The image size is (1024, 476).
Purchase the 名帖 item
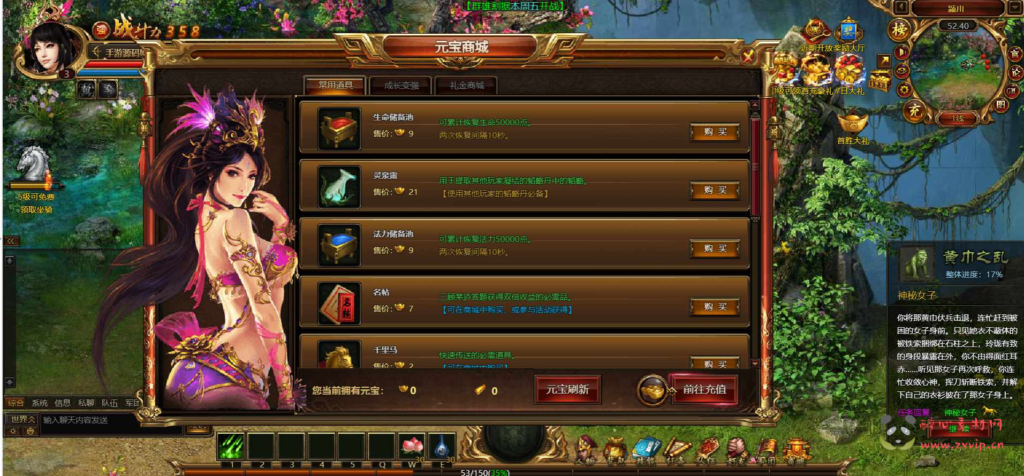click(x=714, y=305)
